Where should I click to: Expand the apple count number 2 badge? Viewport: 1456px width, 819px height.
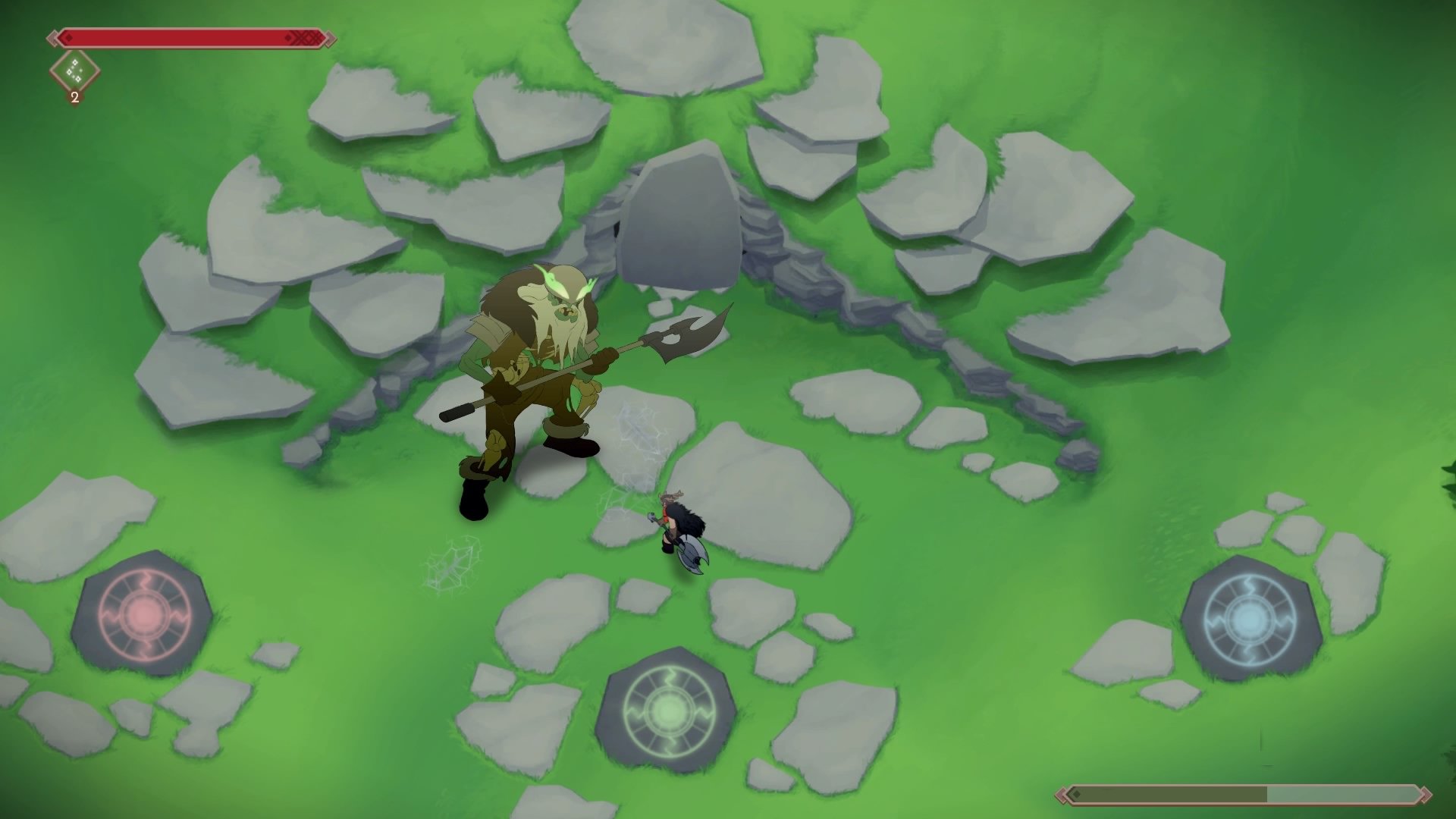(74, 97)
